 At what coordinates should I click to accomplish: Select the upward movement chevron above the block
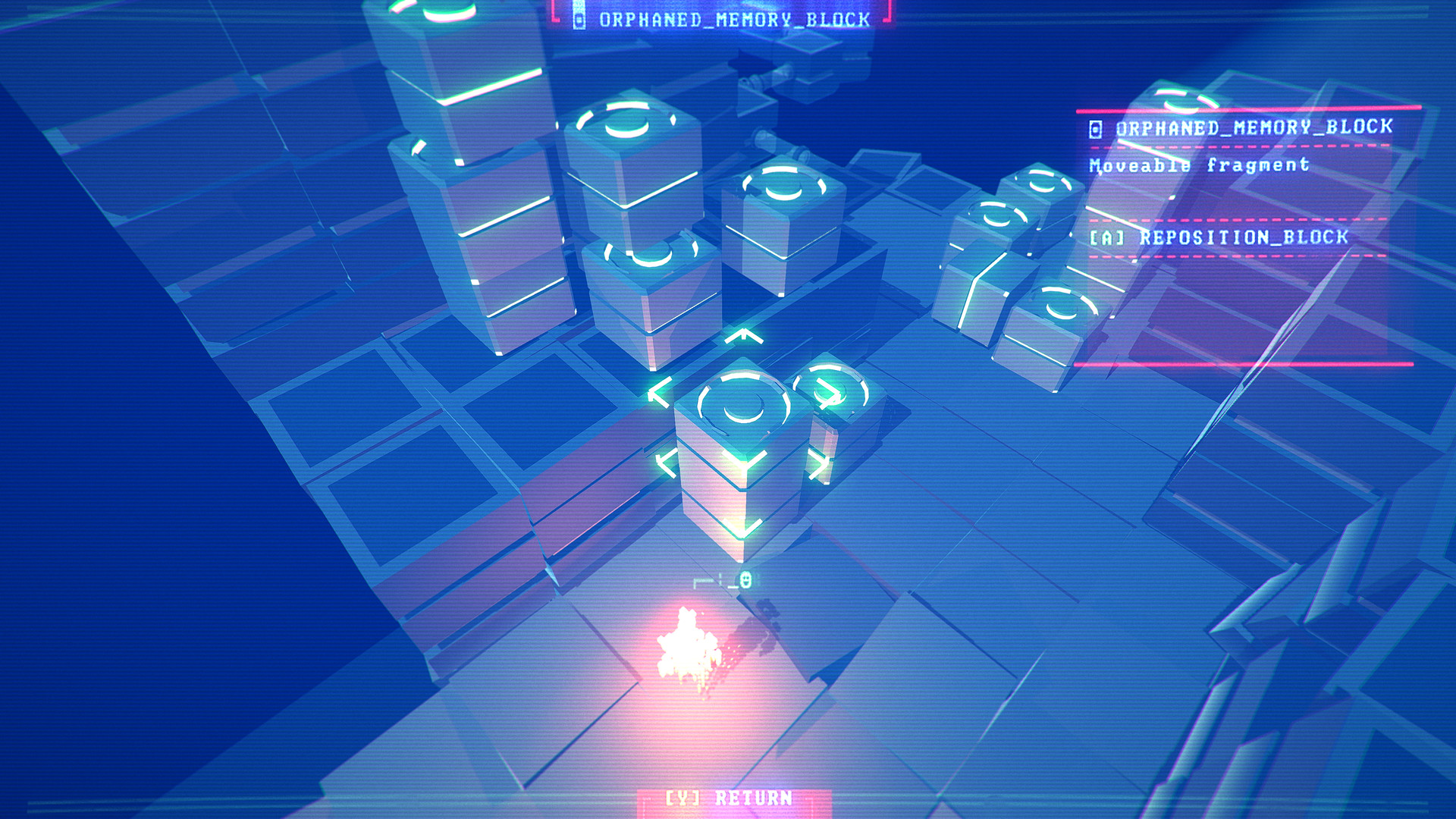click(743, 336)
